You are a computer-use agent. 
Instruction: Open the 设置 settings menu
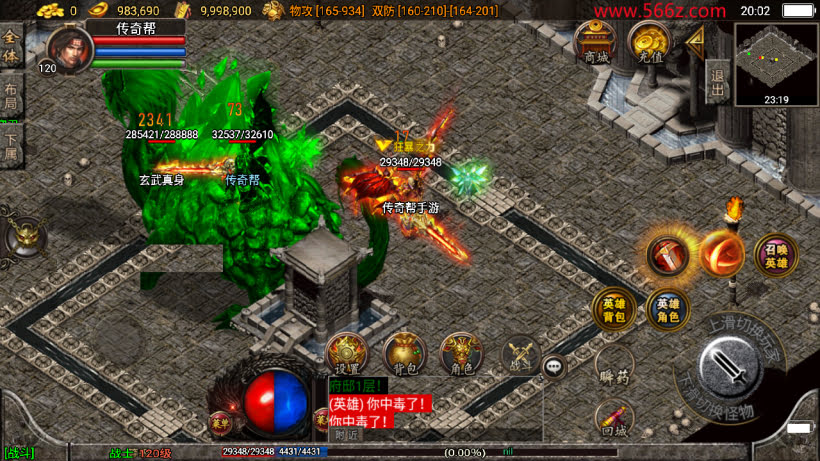pos(347,353)
